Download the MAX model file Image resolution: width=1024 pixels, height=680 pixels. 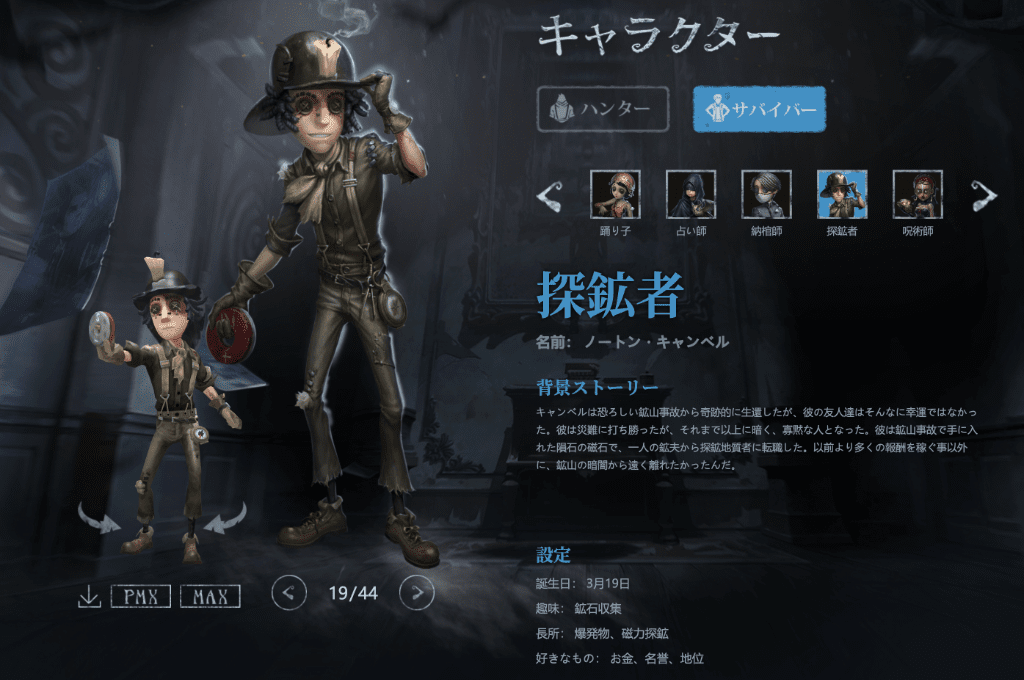coord(210,597)
